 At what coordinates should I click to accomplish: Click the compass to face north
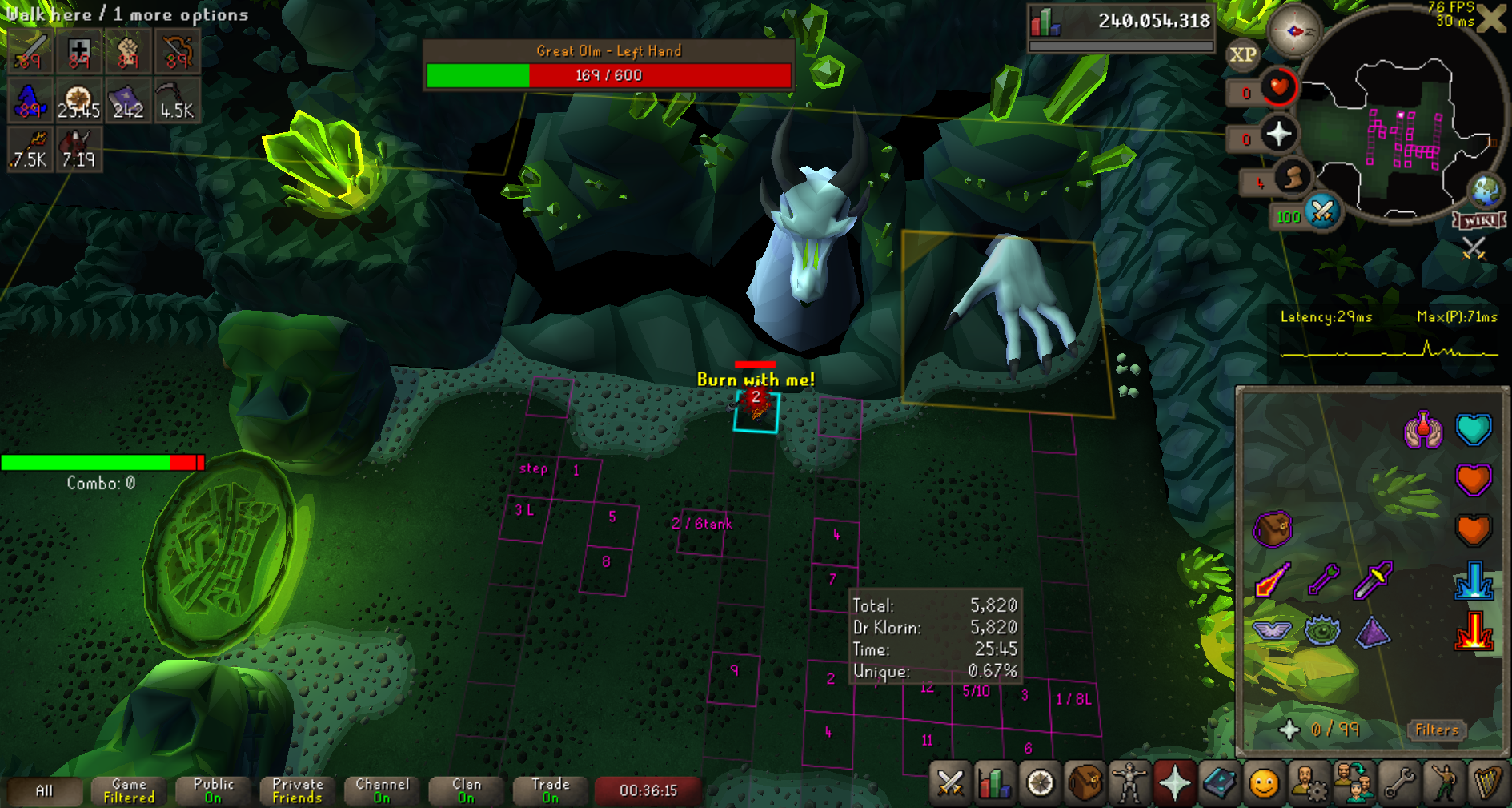1293,32
